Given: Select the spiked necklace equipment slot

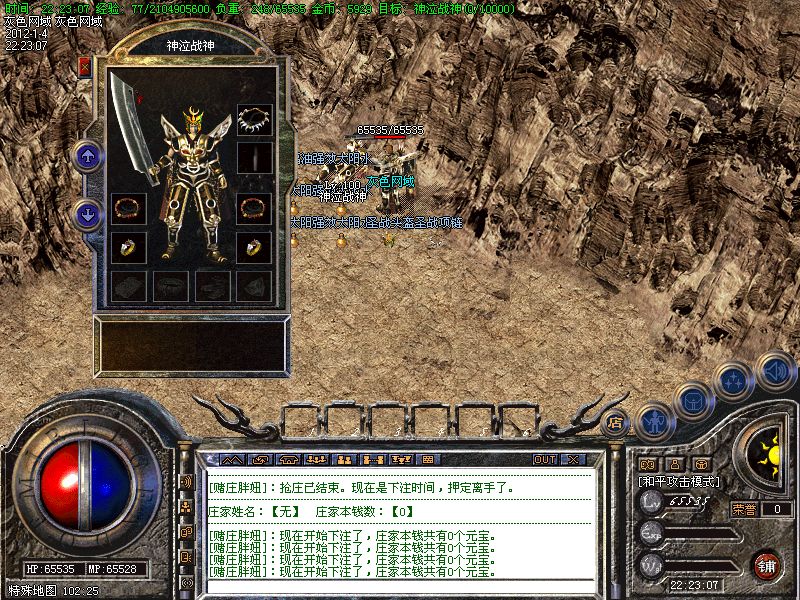Looking at the screenshot, I should click(x=254, y=120).
